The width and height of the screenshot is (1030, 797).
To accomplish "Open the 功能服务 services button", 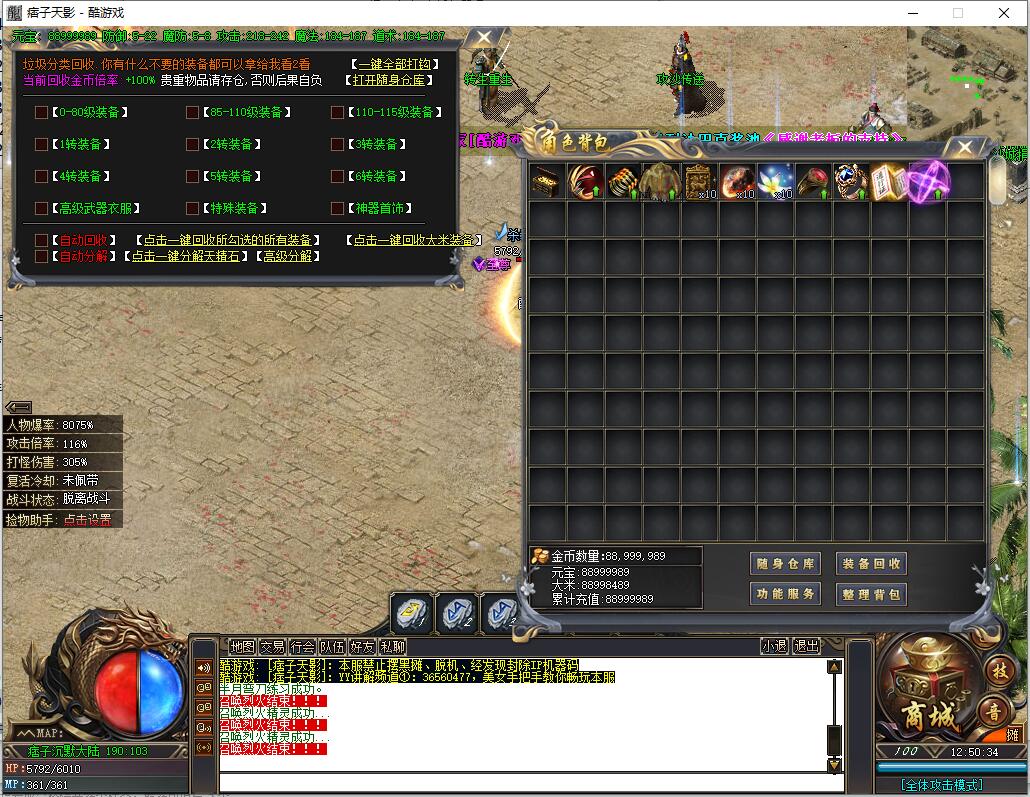I will (784, 594).
